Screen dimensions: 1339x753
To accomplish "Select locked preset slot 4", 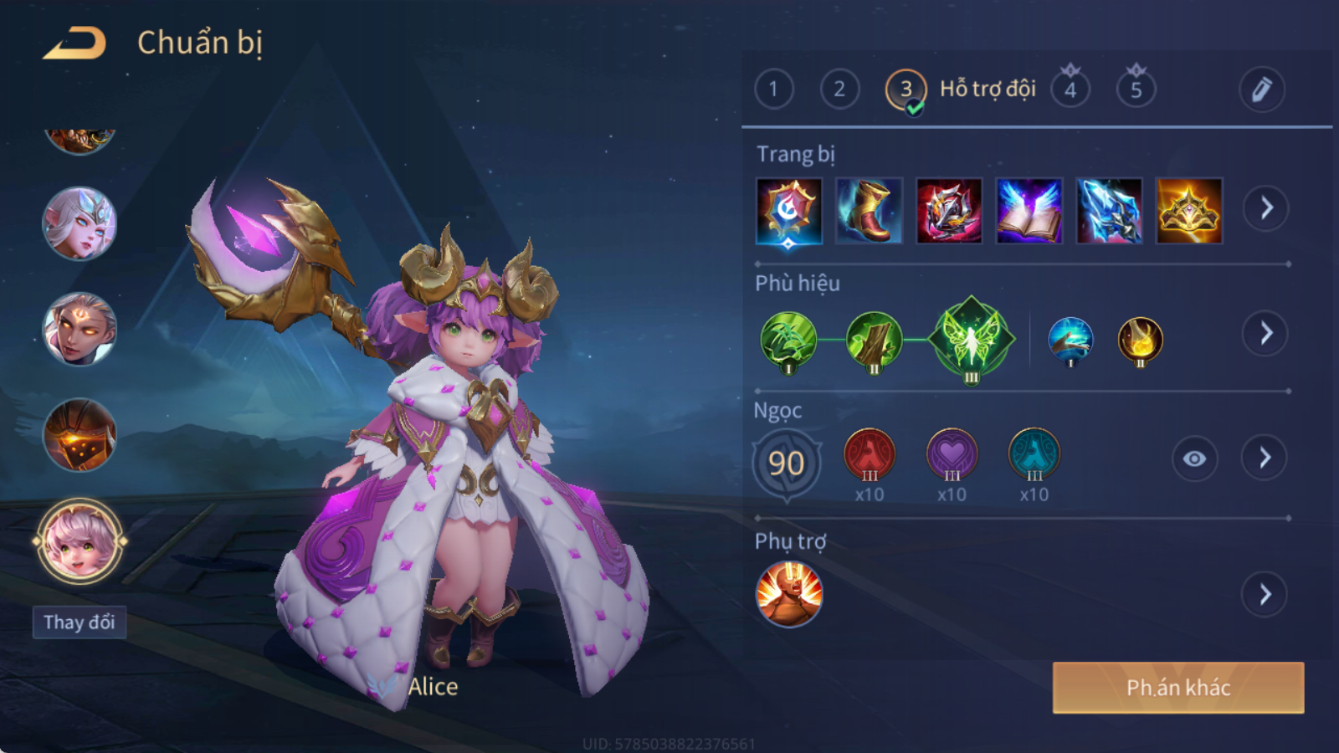I will click(1070, 90).
